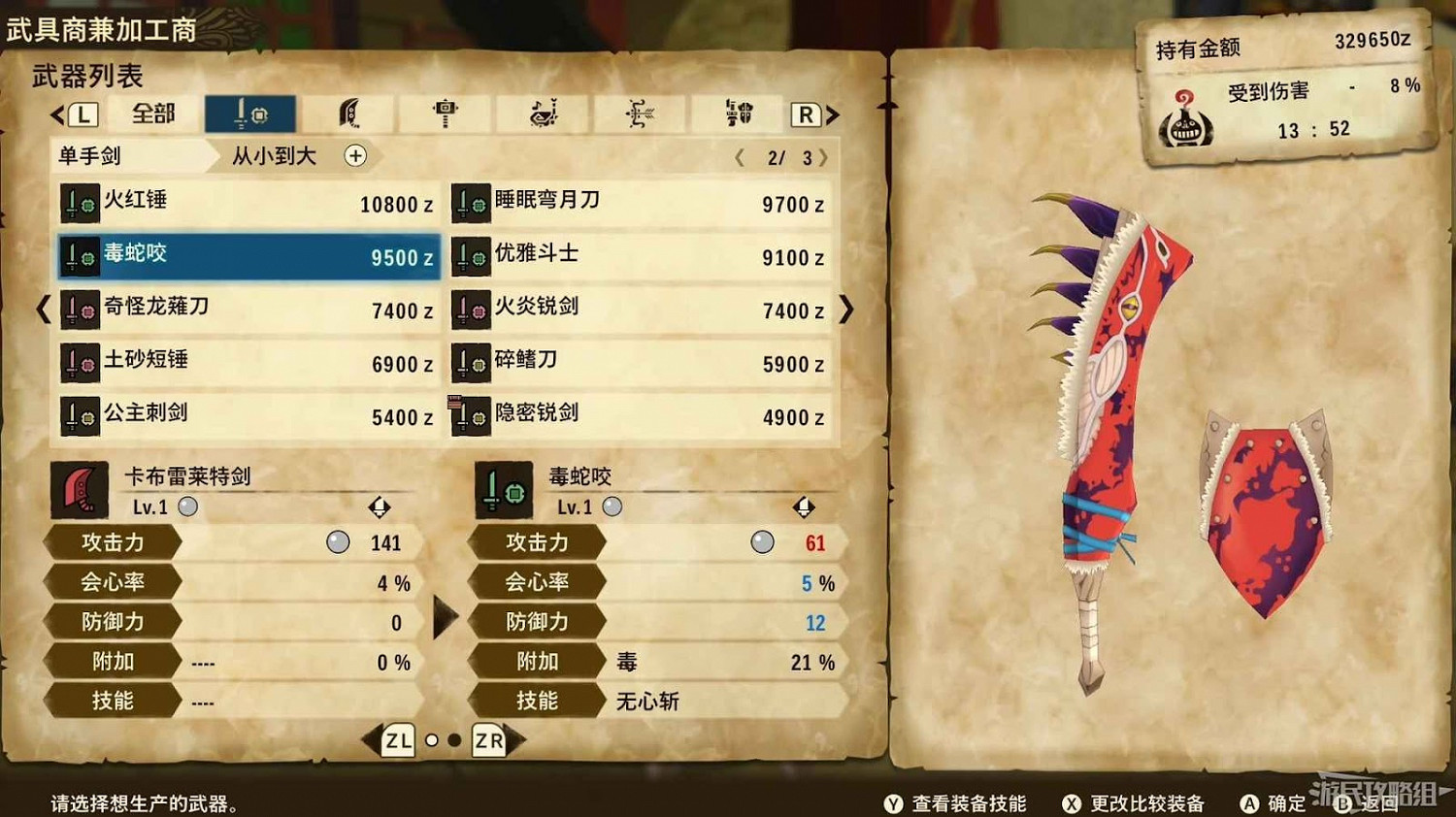Open the long sword weapon category tab icon
Viewport: 1456px width, 817px height.
point(347,114)
